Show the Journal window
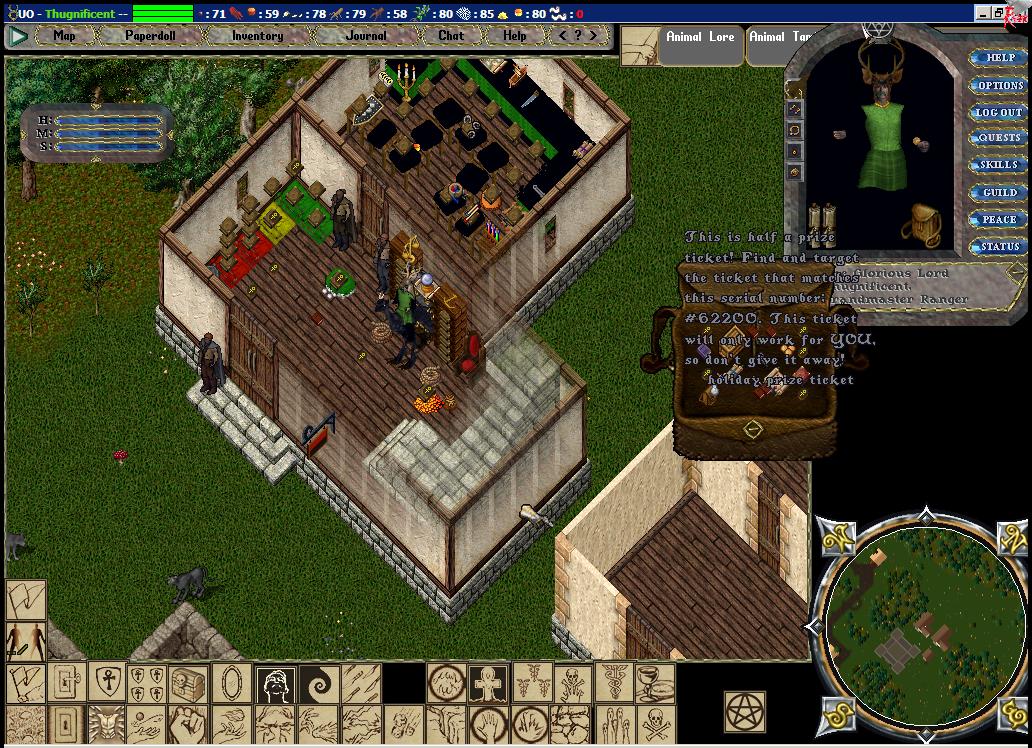1032x748 pixels. coord(366,36)
